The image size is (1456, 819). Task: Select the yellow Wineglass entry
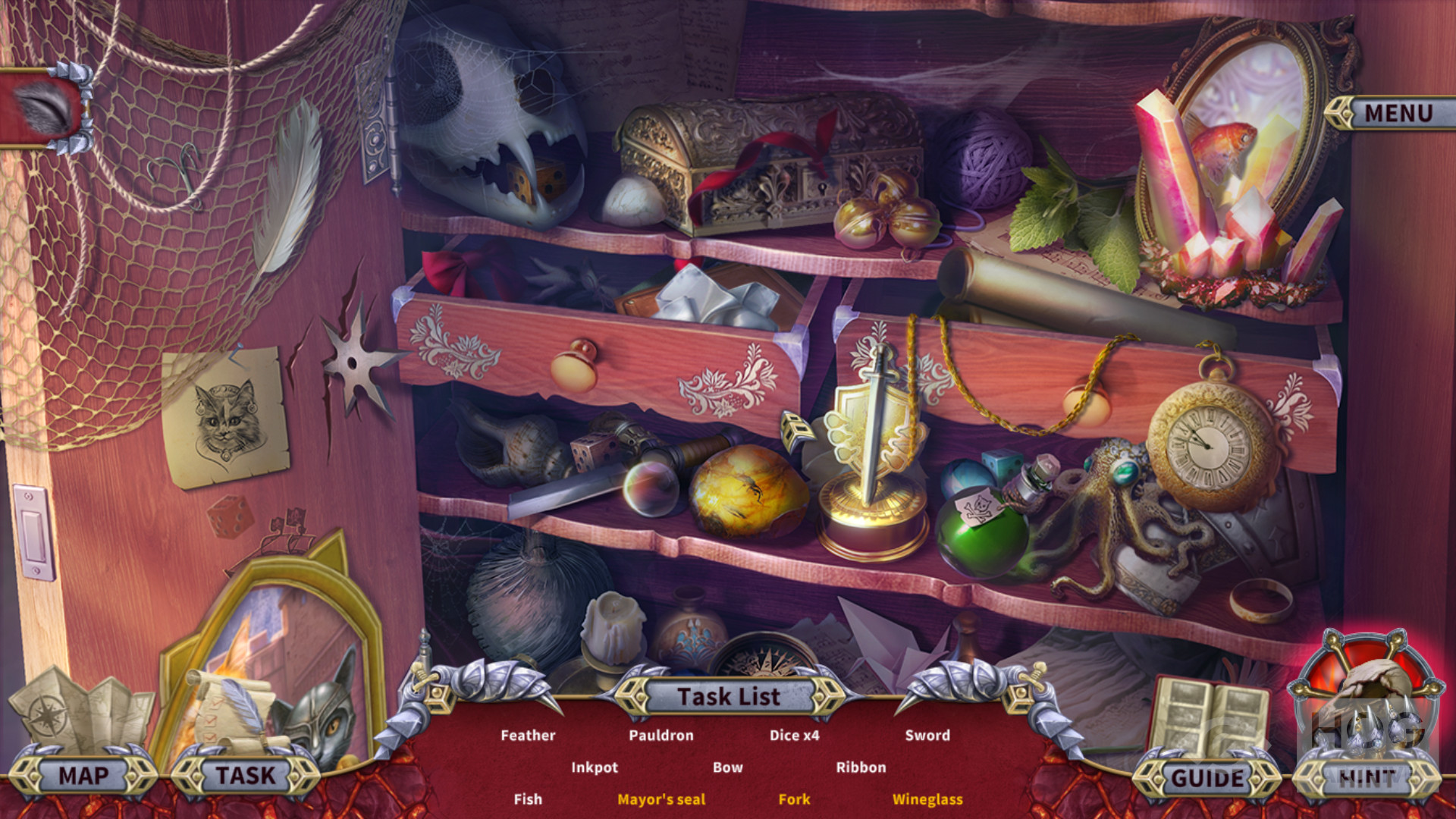(x=927, y=799)
